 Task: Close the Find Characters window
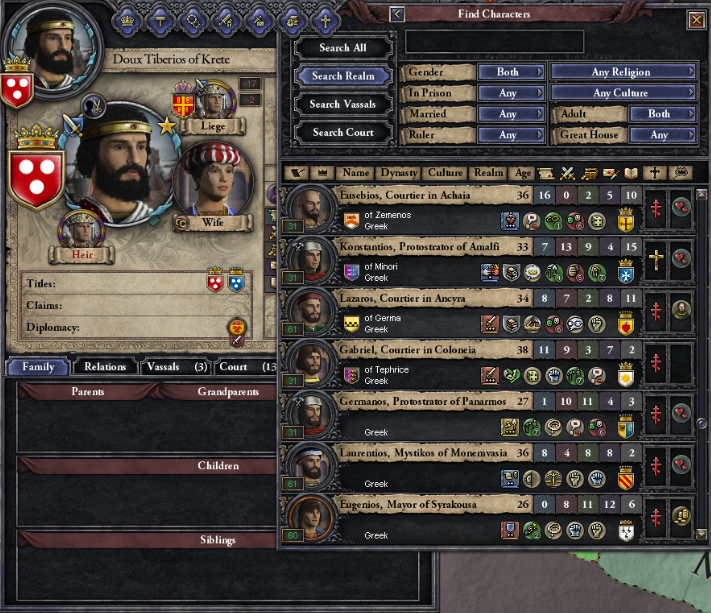[696, 19]
